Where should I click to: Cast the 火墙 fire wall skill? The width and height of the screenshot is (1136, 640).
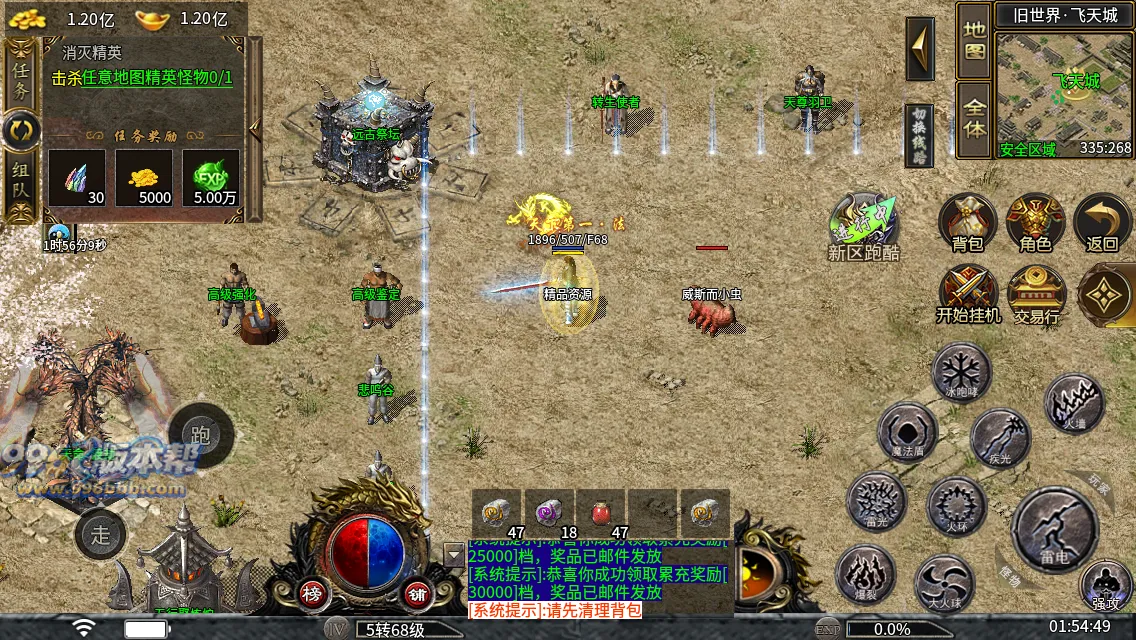(x=1074, y=403)
